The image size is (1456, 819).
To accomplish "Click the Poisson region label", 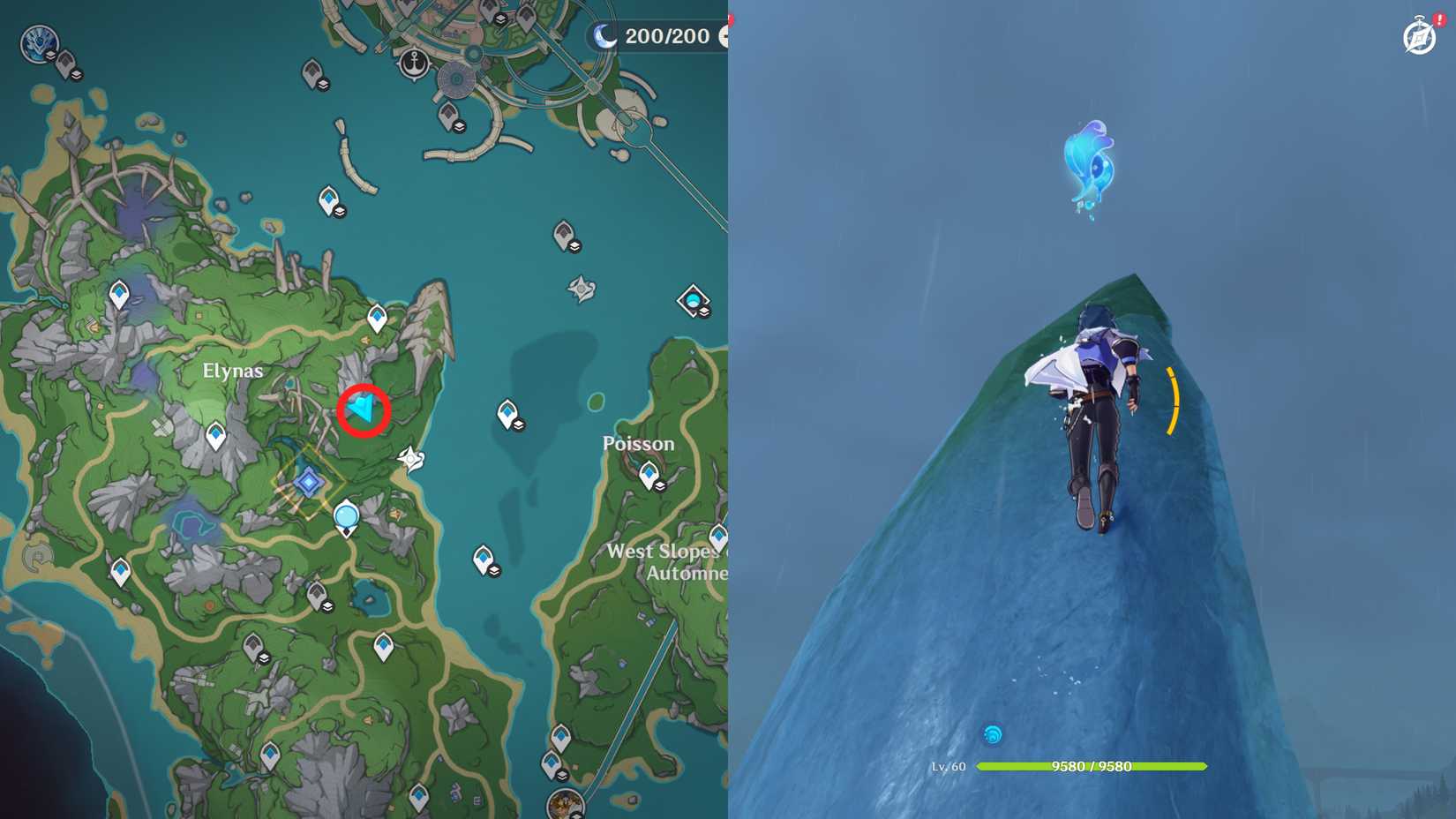I will (640, 444).
